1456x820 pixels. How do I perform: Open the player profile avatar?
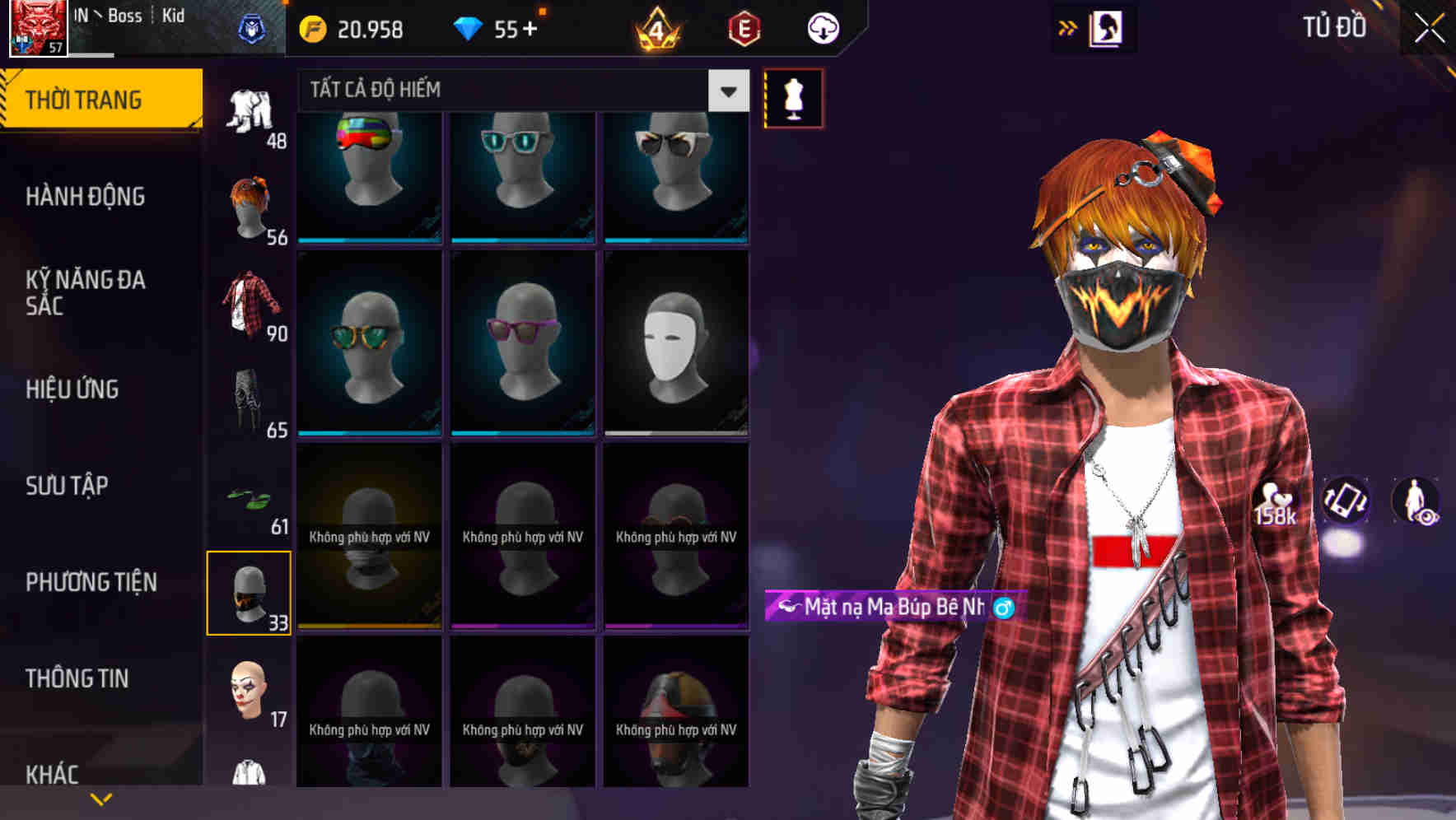click(x=36, y=27)
